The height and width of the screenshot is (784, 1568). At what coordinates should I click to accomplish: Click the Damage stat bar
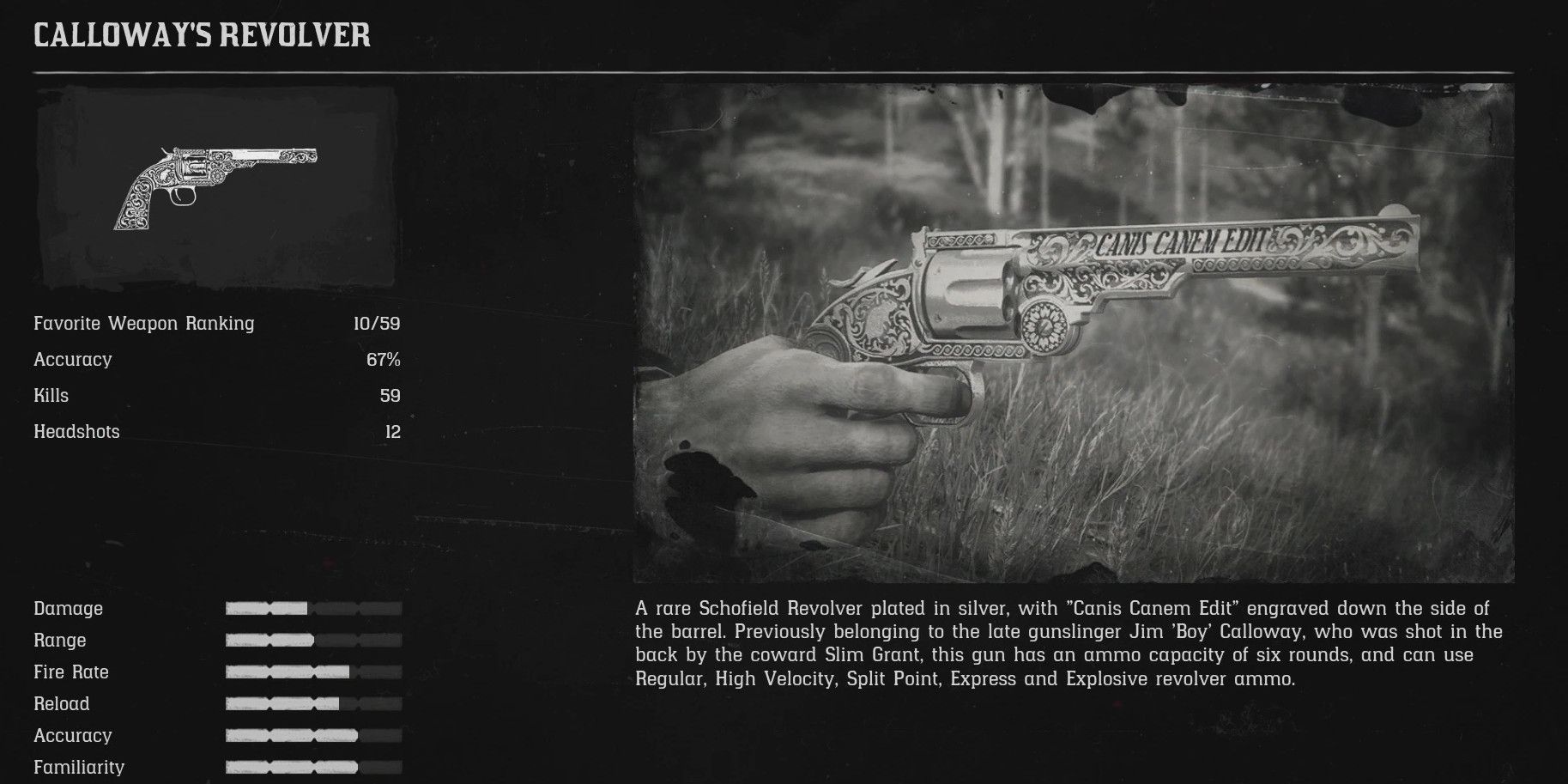(x=312, y=608)
